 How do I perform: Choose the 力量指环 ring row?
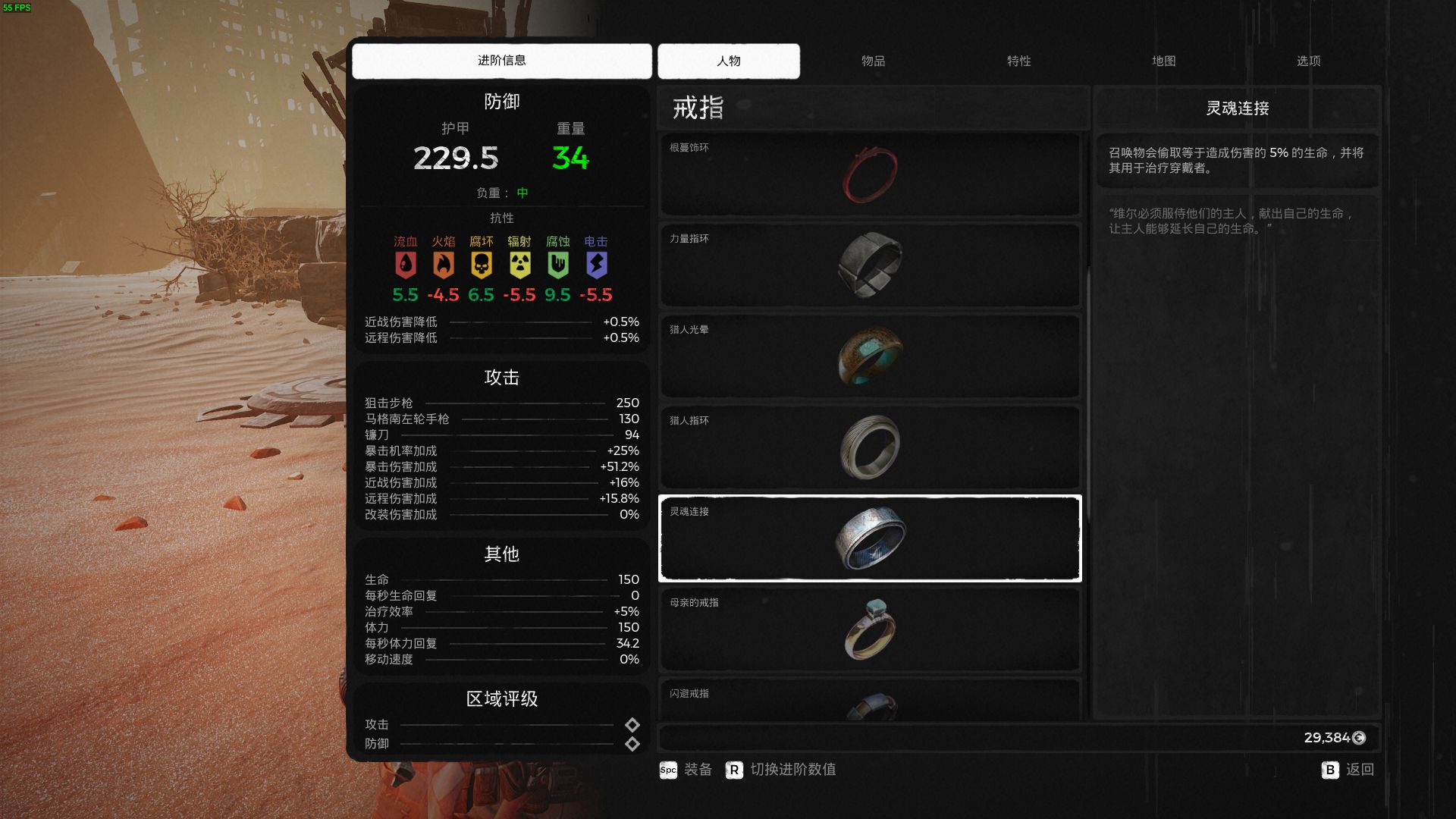coord(870,265)
